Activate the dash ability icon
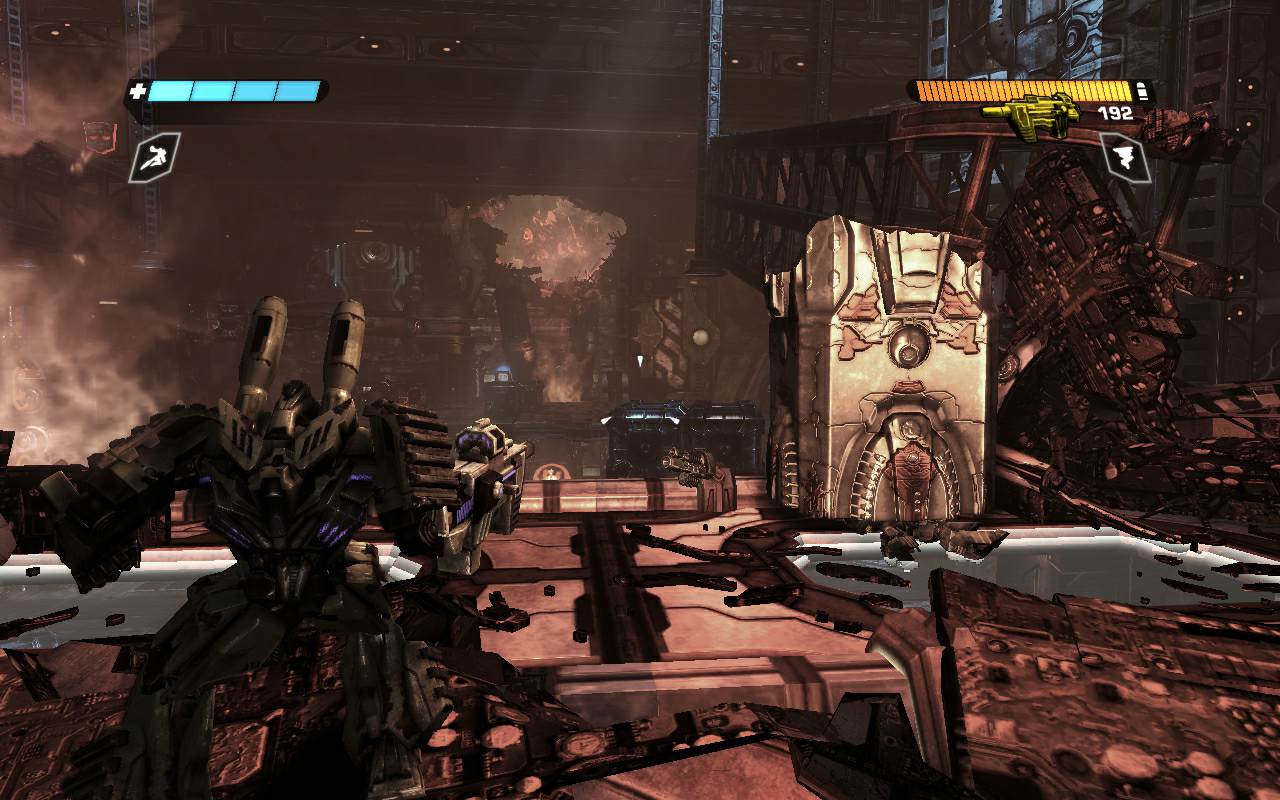1280x800 pixels. pyautogui.click(x=154, y=157)
